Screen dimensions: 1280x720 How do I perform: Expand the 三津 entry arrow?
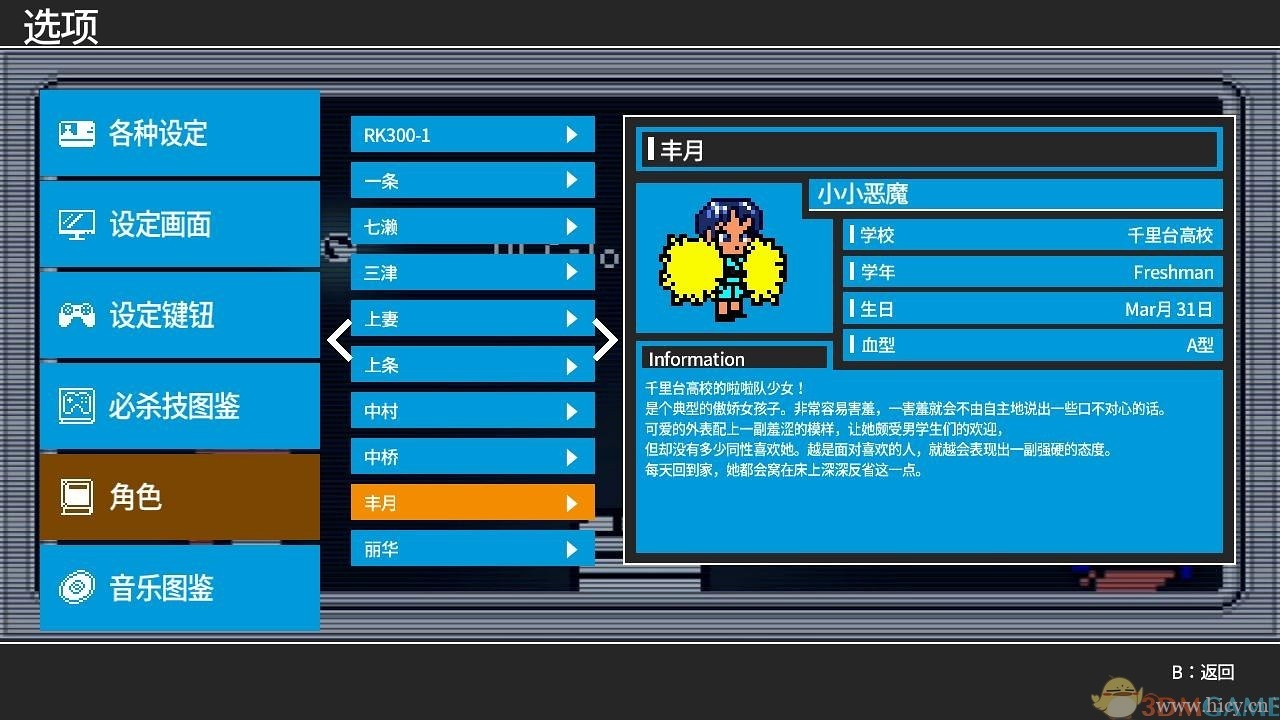572,272
